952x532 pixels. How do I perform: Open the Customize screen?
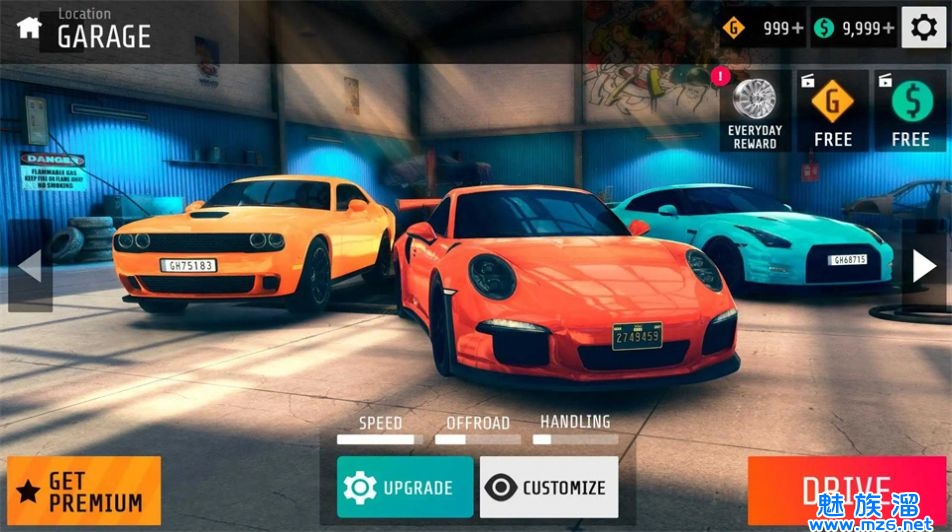point(549,487)
